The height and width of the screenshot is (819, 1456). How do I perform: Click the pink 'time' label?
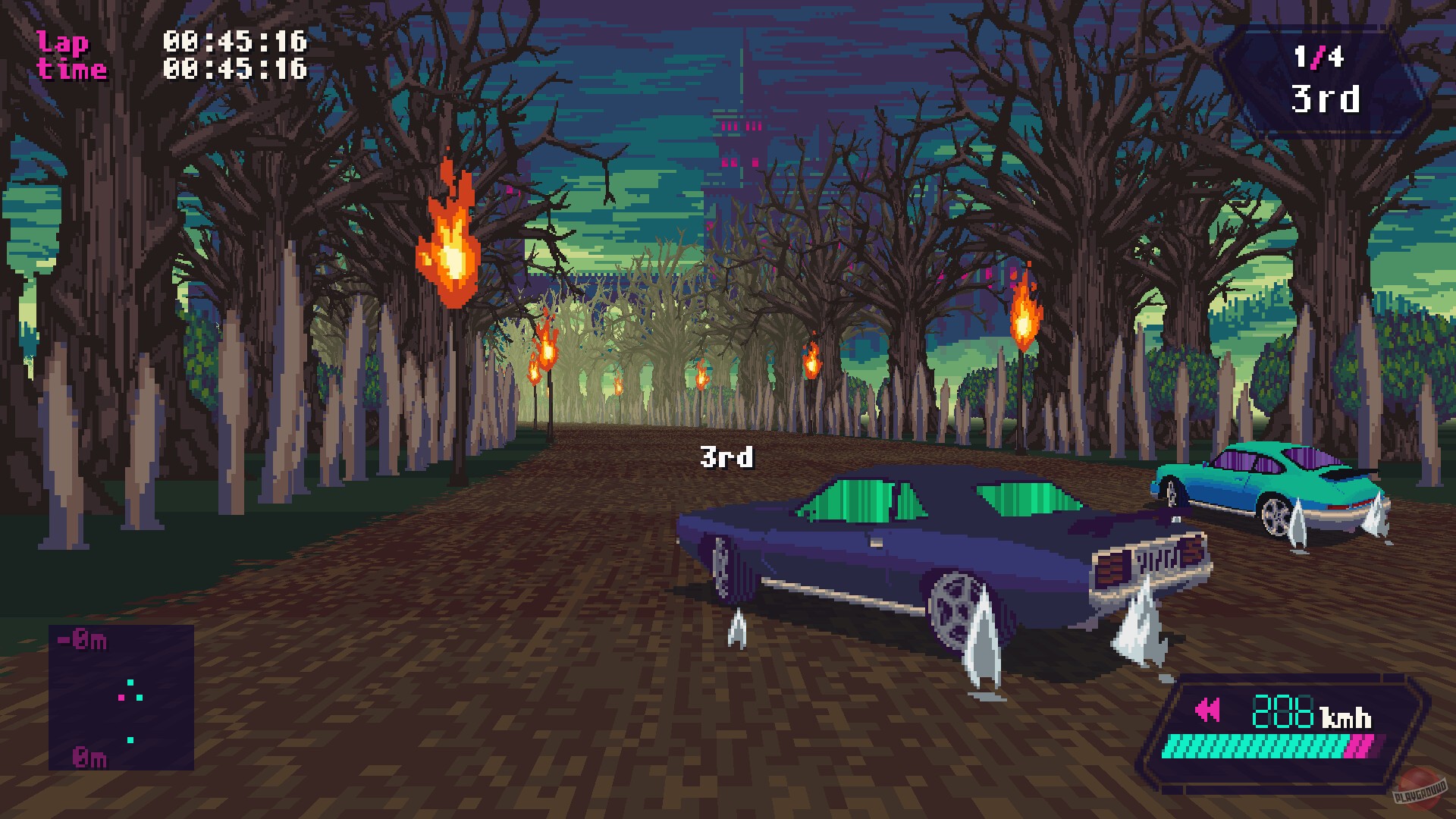point(70,68)
